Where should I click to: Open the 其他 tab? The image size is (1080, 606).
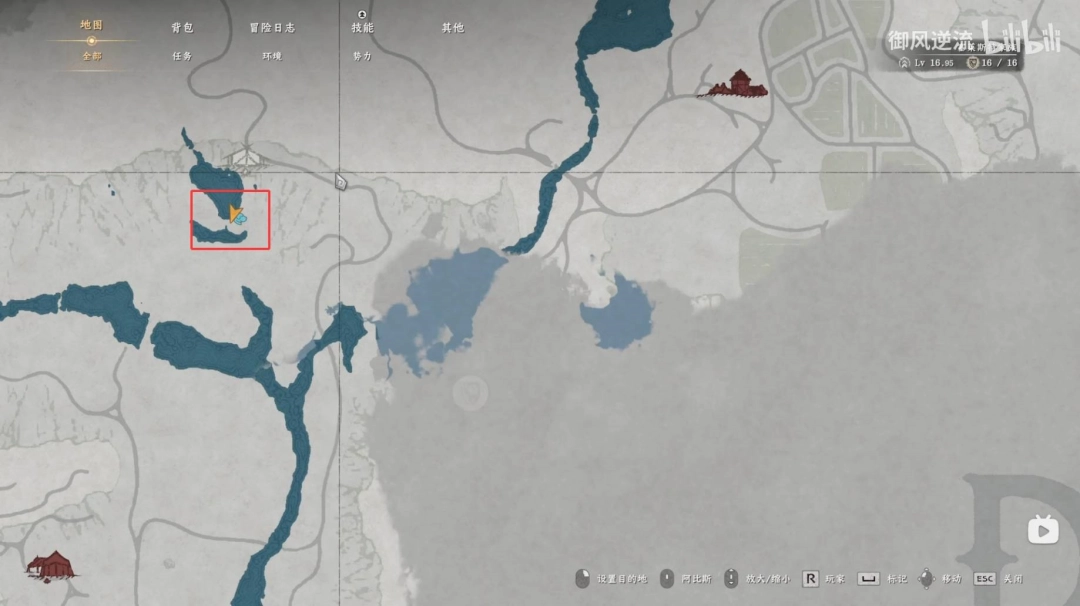click(453, 28)
